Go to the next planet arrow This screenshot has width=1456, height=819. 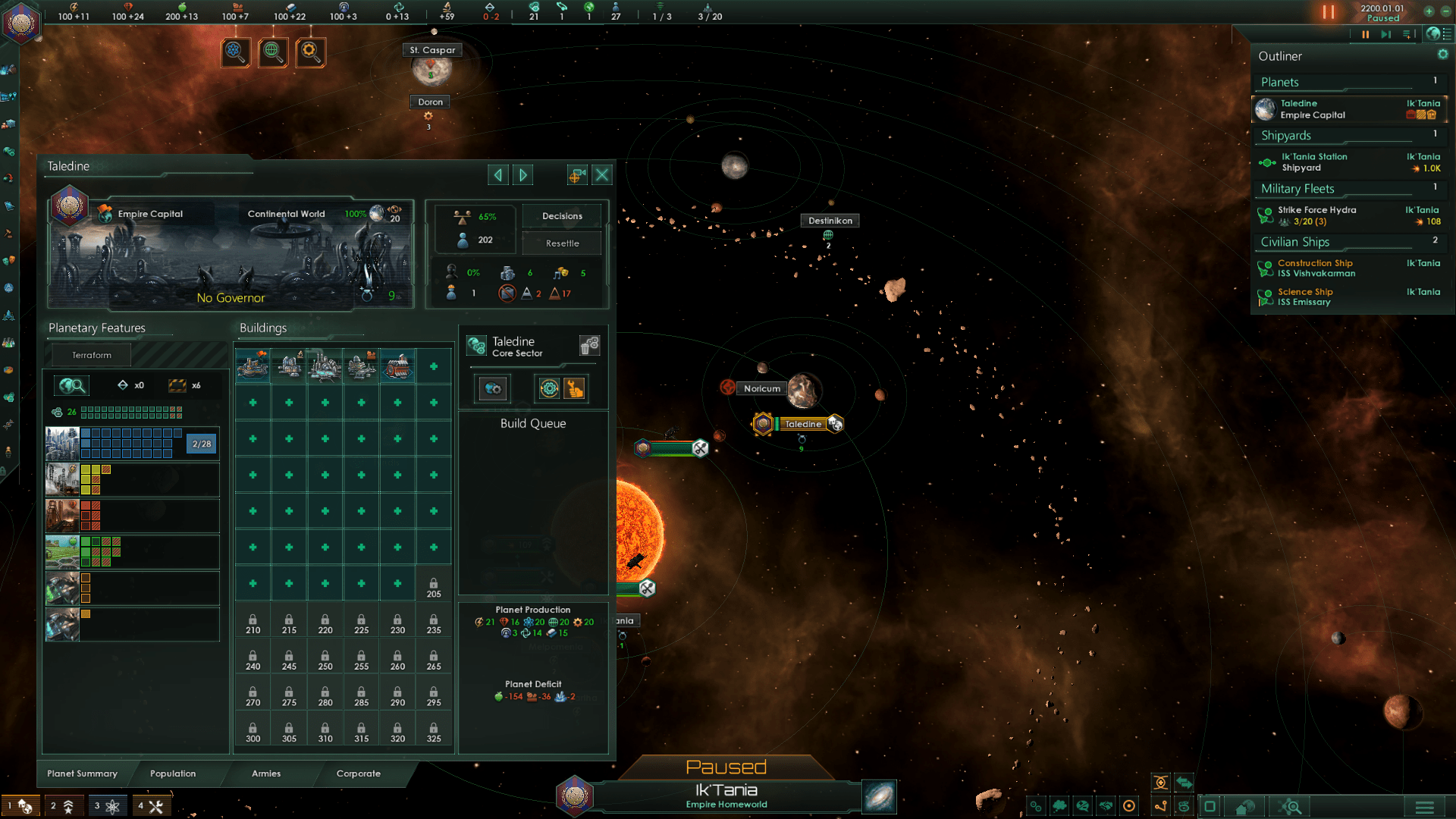click(x=523, y=175)
